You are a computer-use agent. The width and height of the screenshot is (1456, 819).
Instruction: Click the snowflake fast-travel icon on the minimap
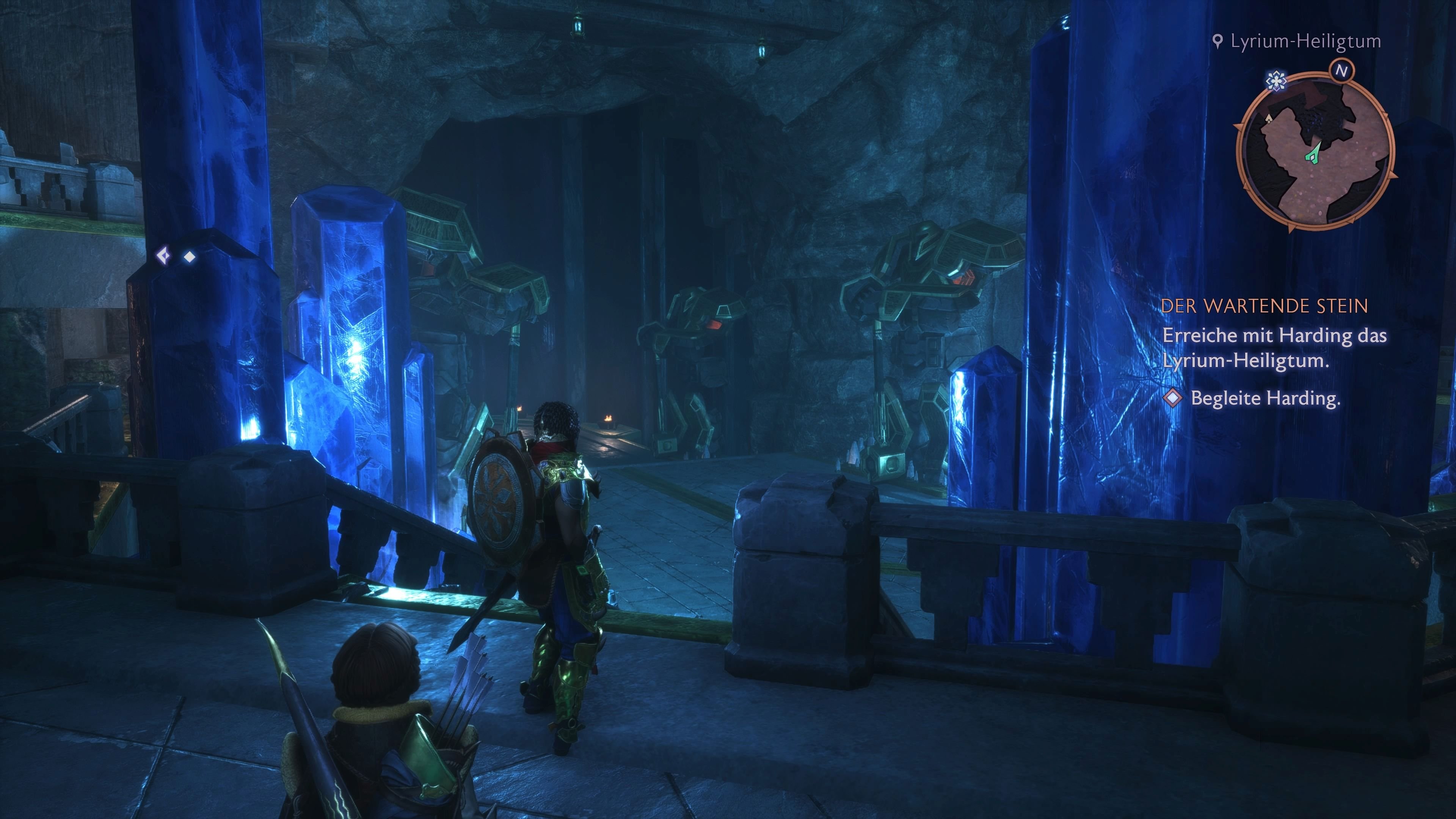1276,82
